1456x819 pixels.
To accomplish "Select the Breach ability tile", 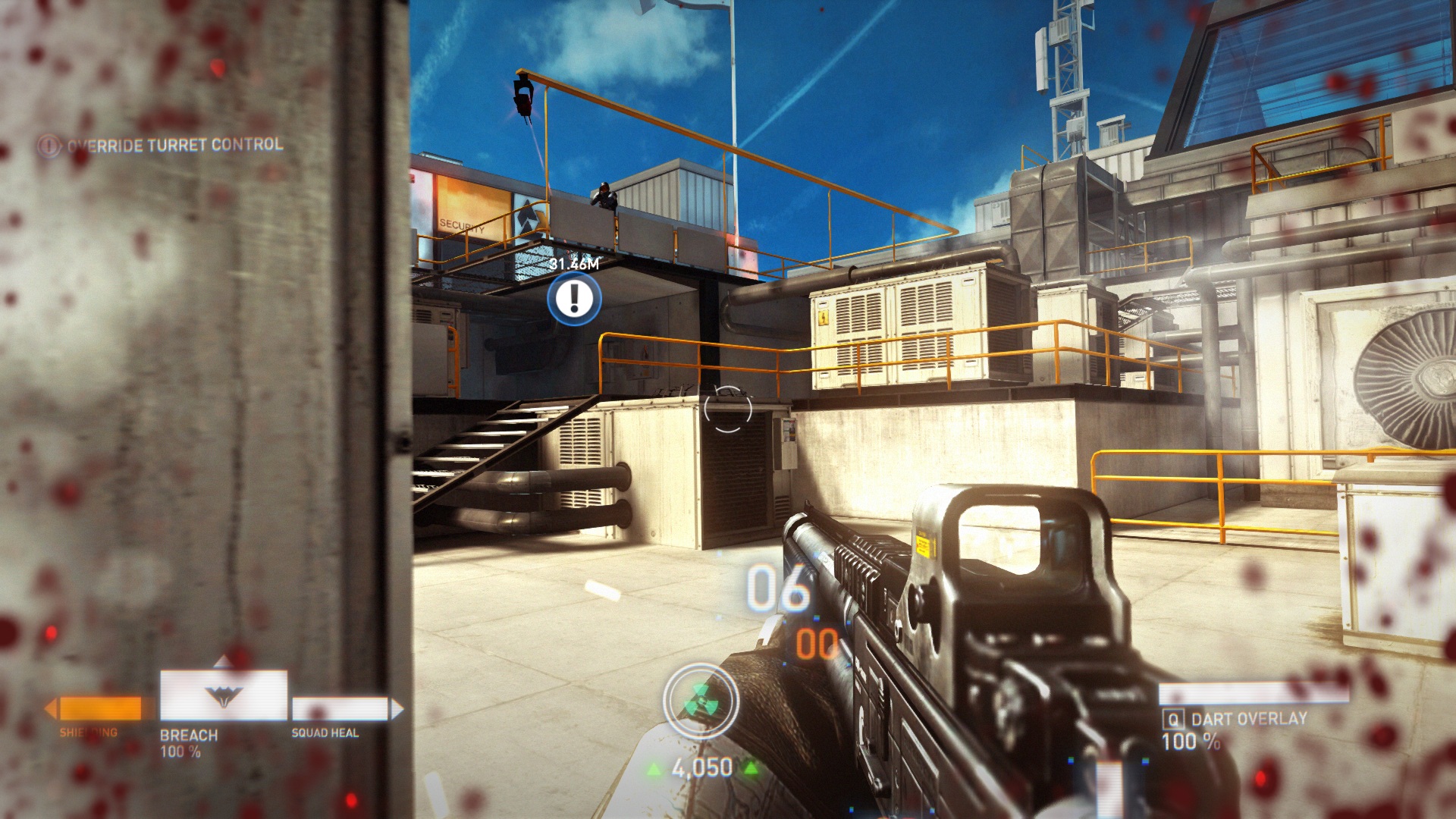I will pos(223,695).
